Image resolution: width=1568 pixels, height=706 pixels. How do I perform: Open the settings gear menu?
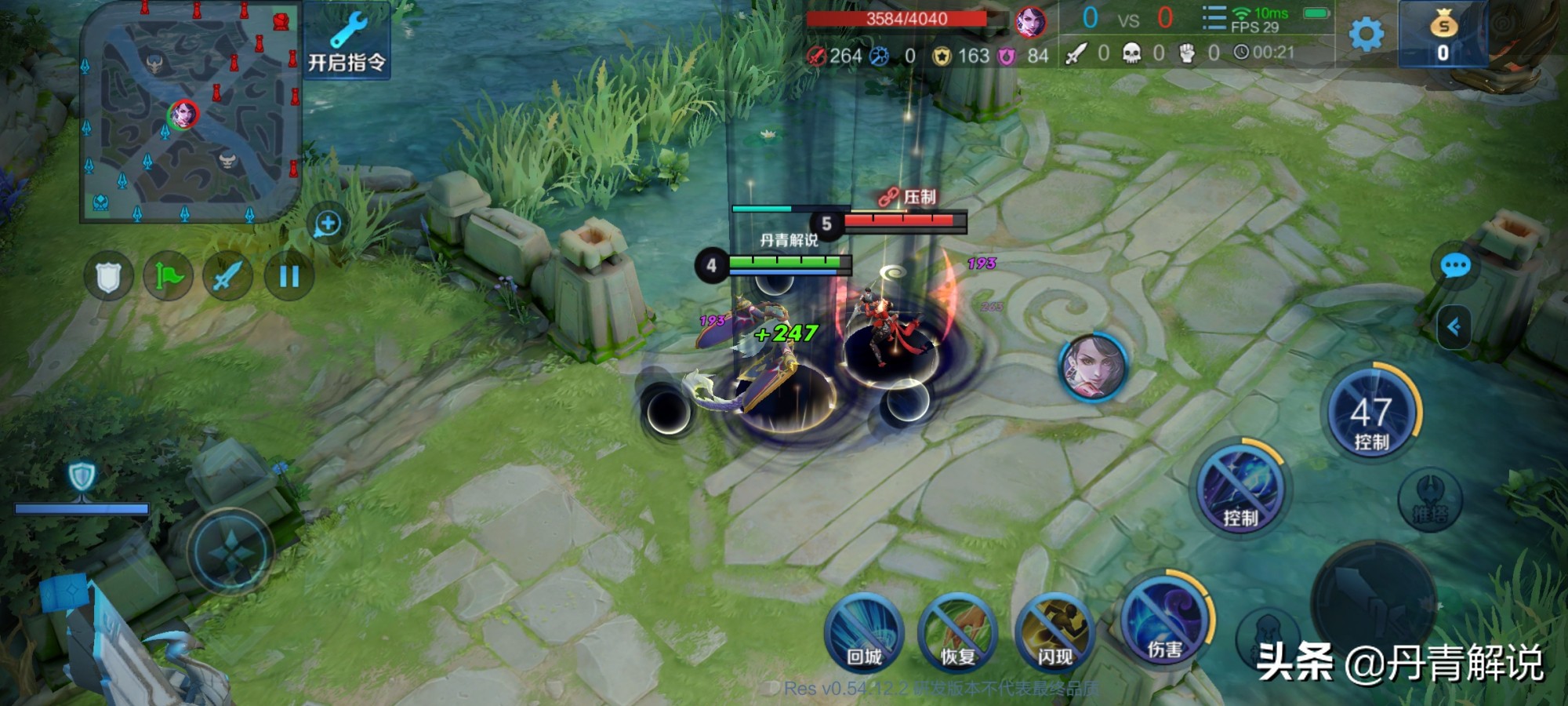[1366, 35]
